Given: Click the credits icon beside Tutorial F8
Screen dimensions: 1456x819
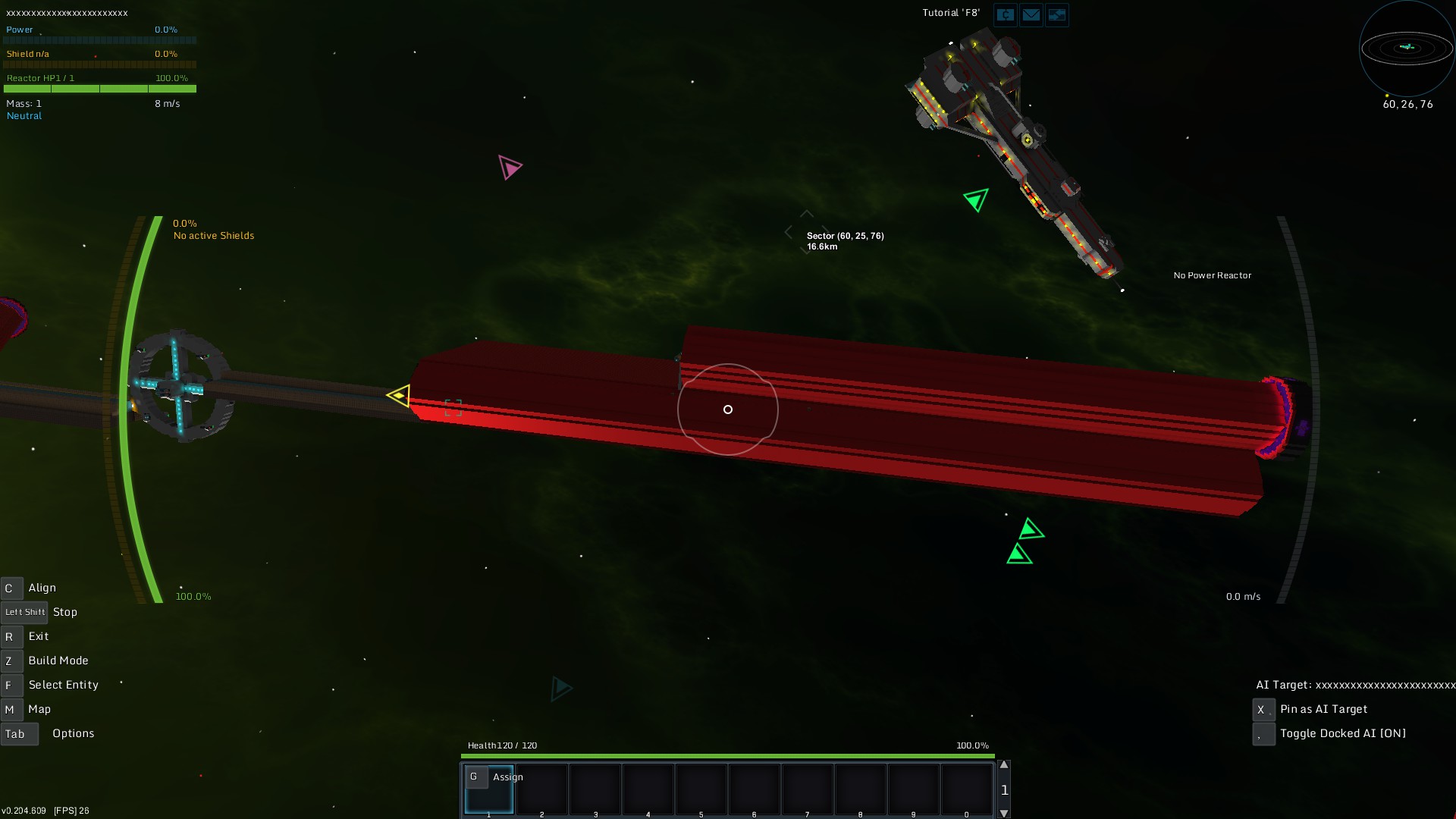Looking at the screenshot, I should coord(1005,14).
